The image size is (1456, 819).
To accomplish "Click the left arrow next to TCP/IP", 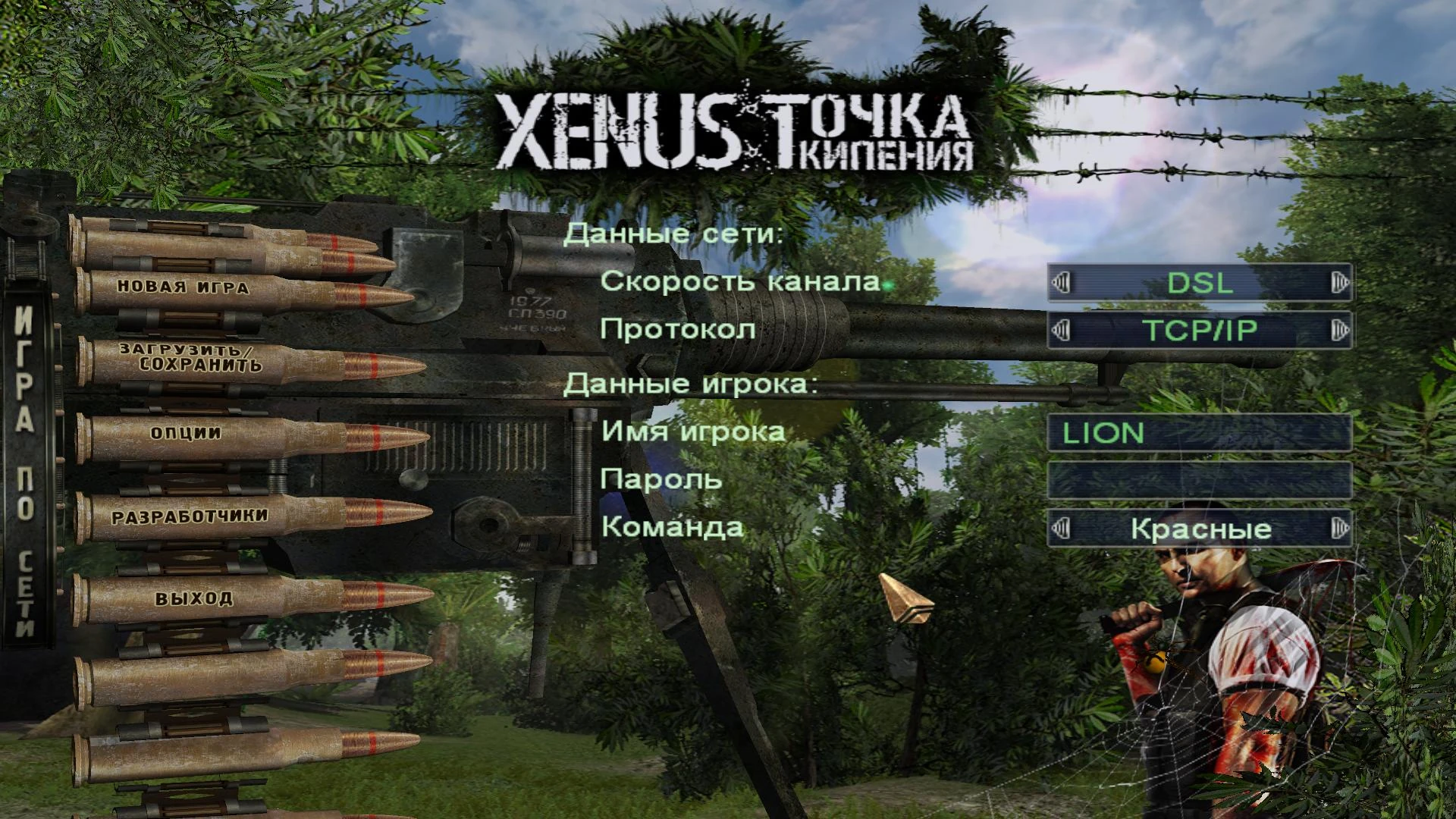I will [1061, 329].
